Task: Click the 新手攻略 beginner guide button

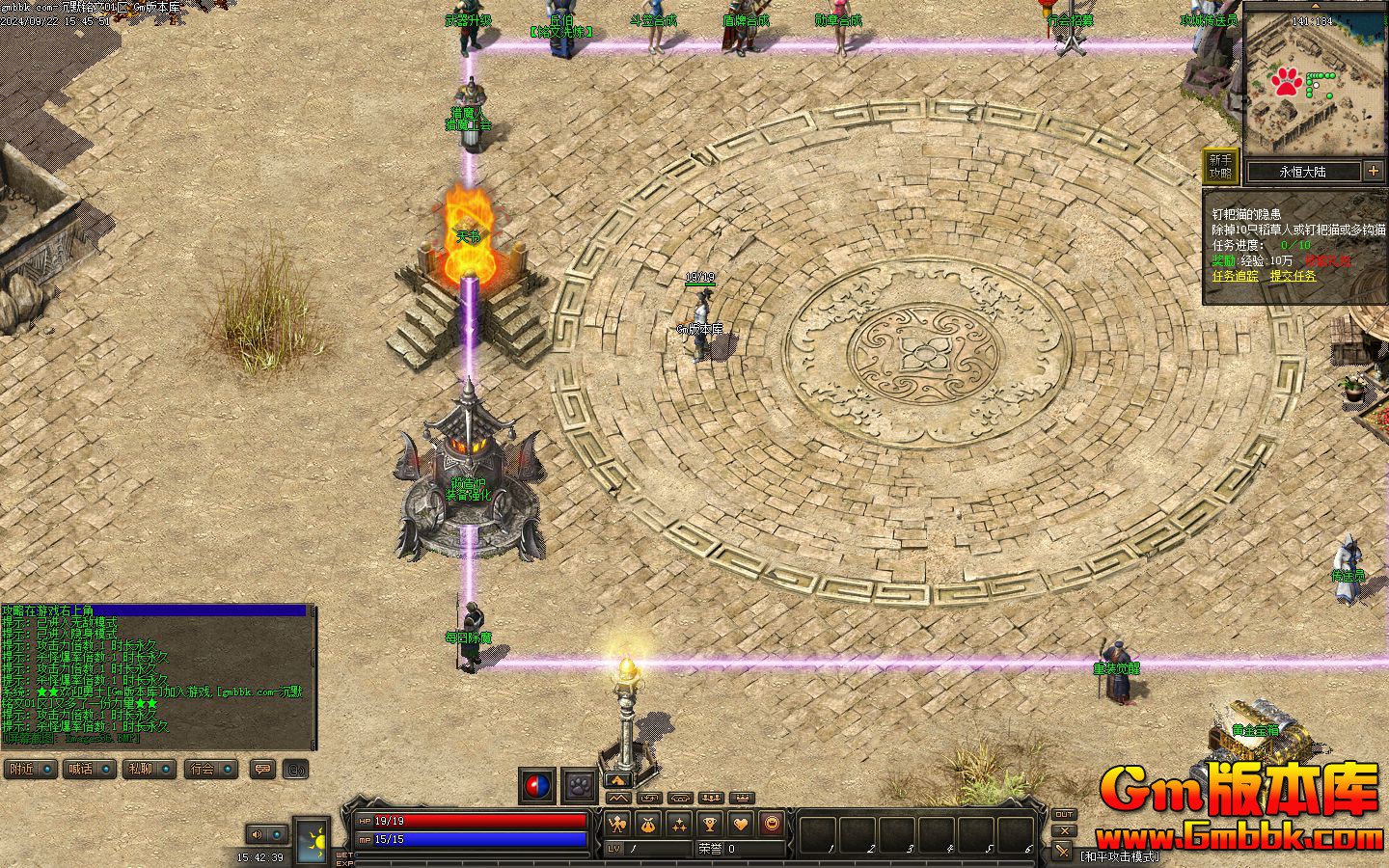Action: pyautogui.click(x=1220, y=166)
